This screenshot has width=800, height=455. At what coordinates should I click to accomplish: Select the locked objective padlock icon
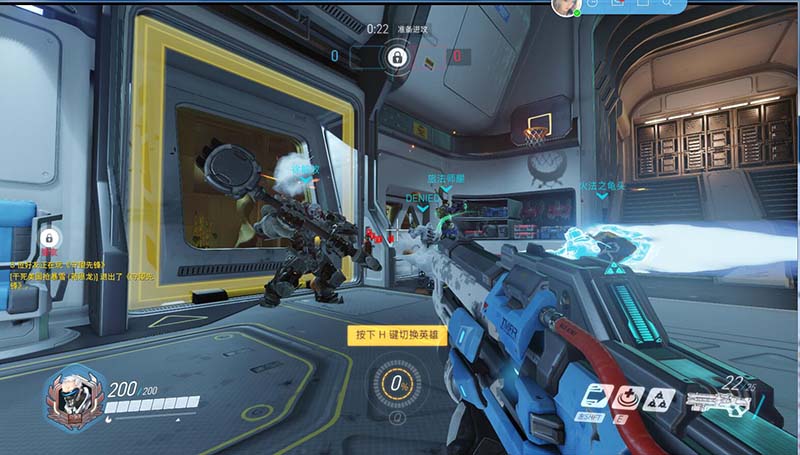point(397,57)
